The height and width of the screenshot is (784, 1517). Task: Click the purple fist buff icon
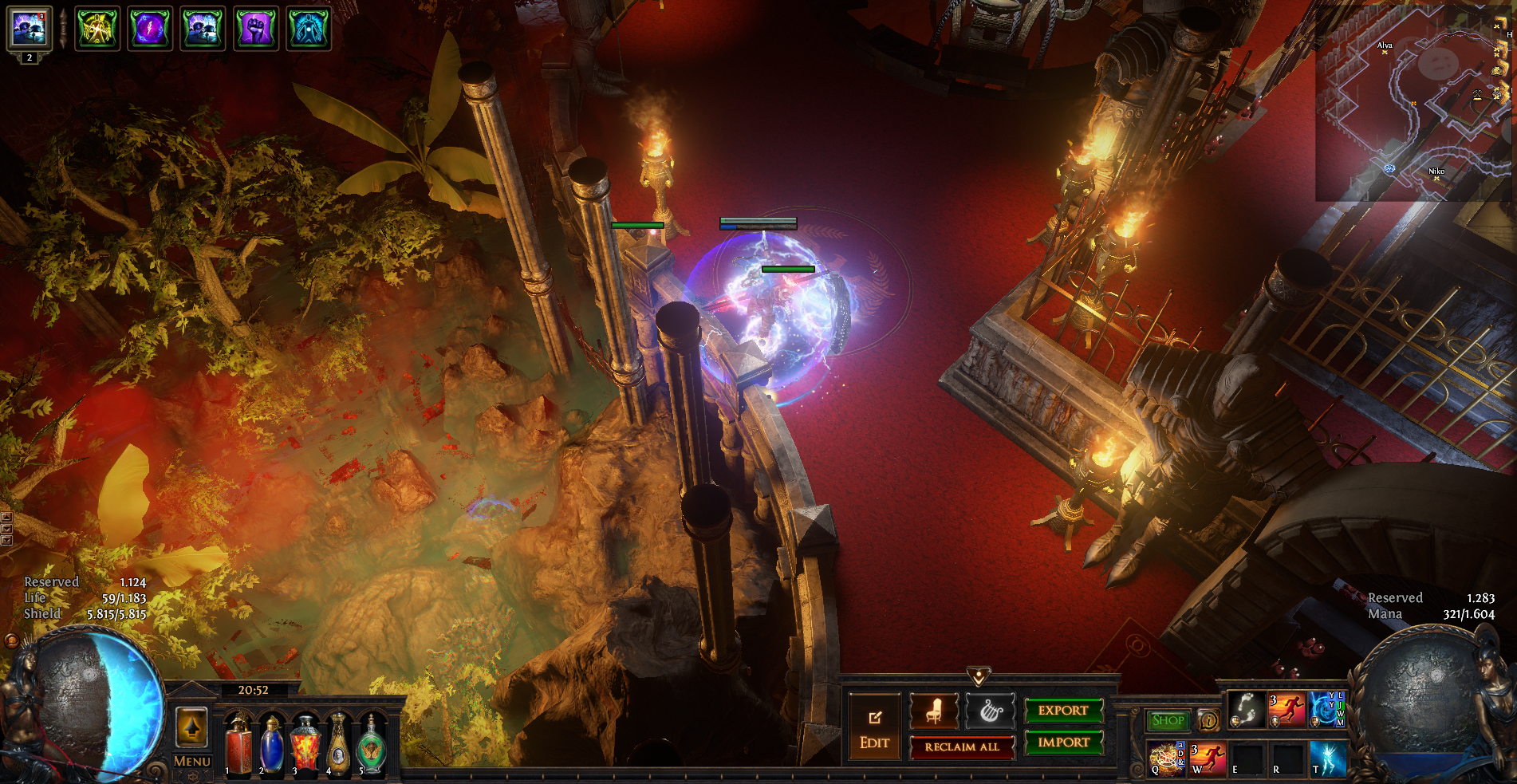[x=255, y=29]
